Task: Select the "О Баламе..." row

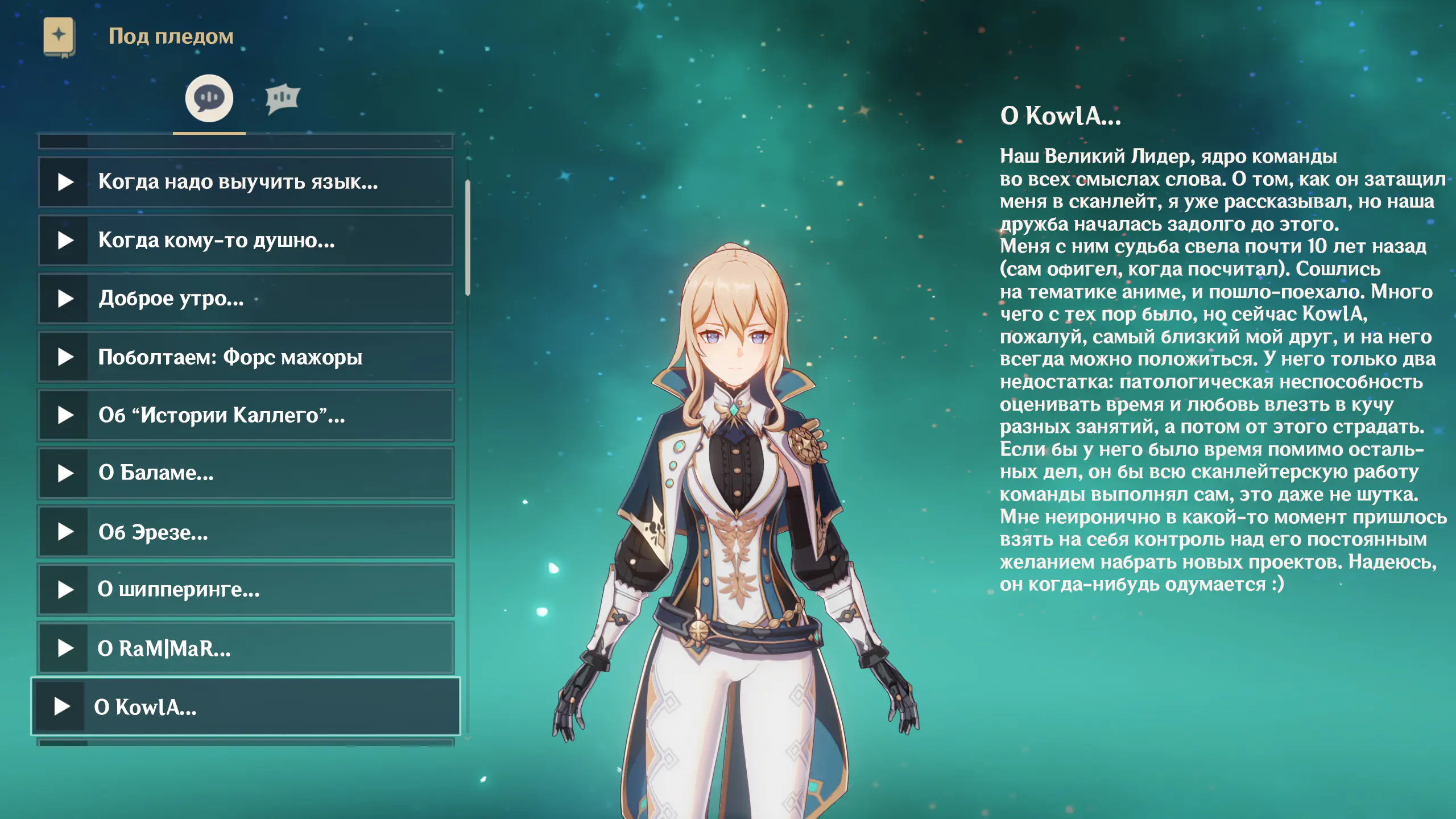Action: click(246, 473)
